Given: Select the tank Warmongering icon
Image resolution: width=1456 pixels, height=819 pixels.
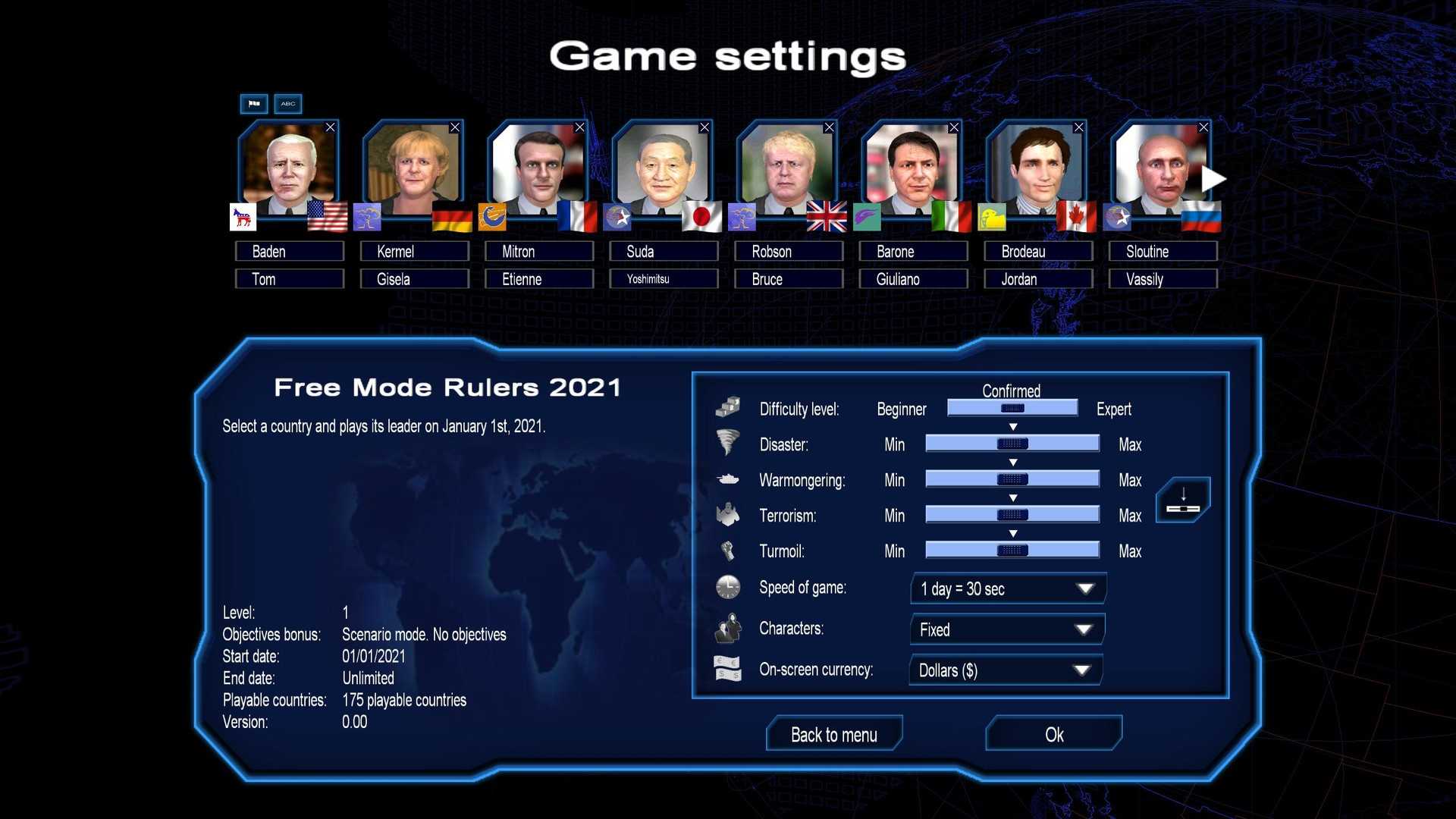Looking at the screenshot, I should 727,479.
